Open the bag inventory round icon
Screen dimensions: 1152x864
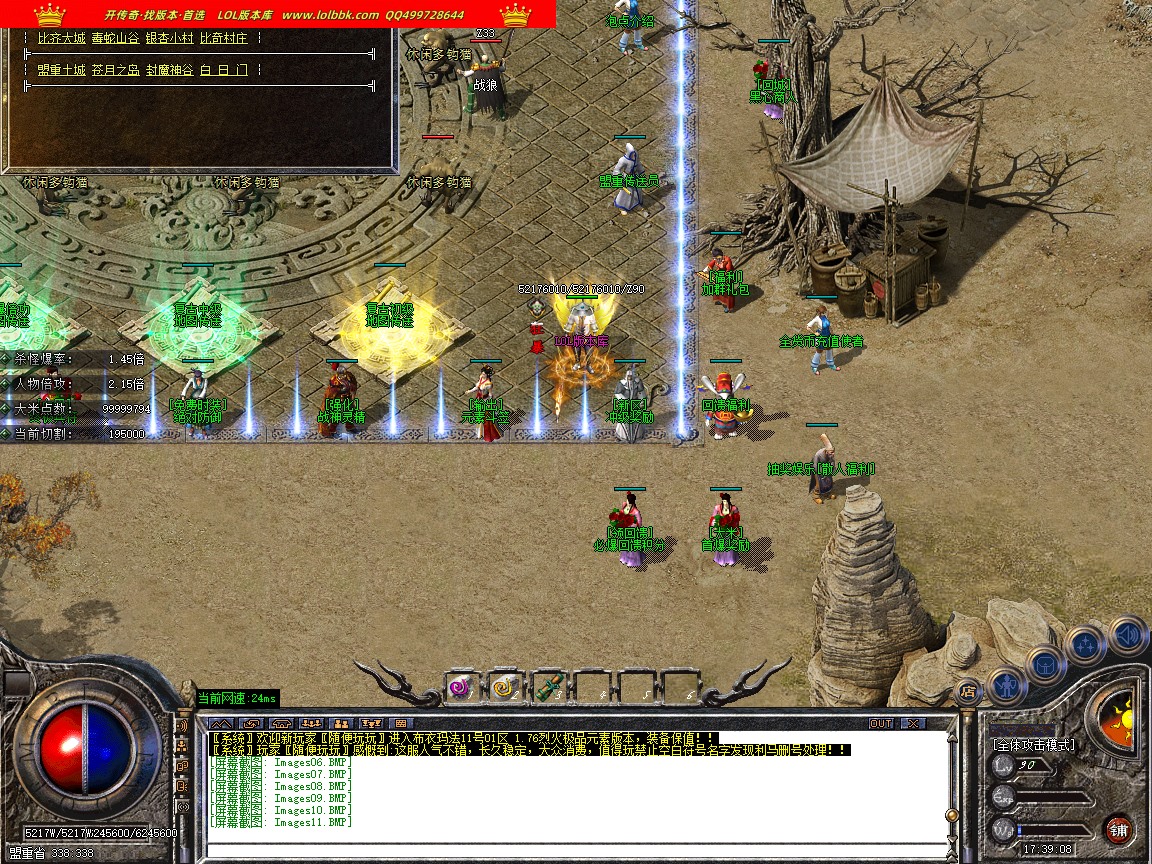click(x=1045, y=663)
